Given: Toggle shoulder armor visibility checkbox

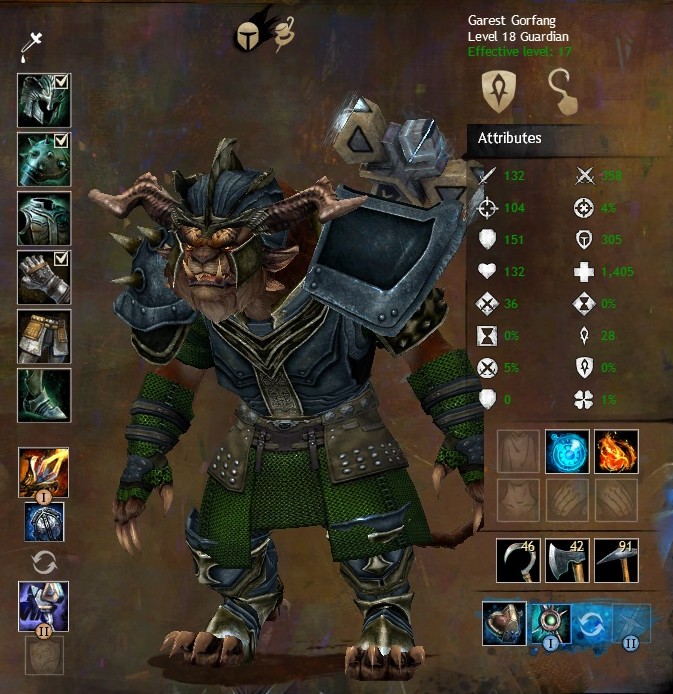Looking at the screenshot, I should click(61, 139).
